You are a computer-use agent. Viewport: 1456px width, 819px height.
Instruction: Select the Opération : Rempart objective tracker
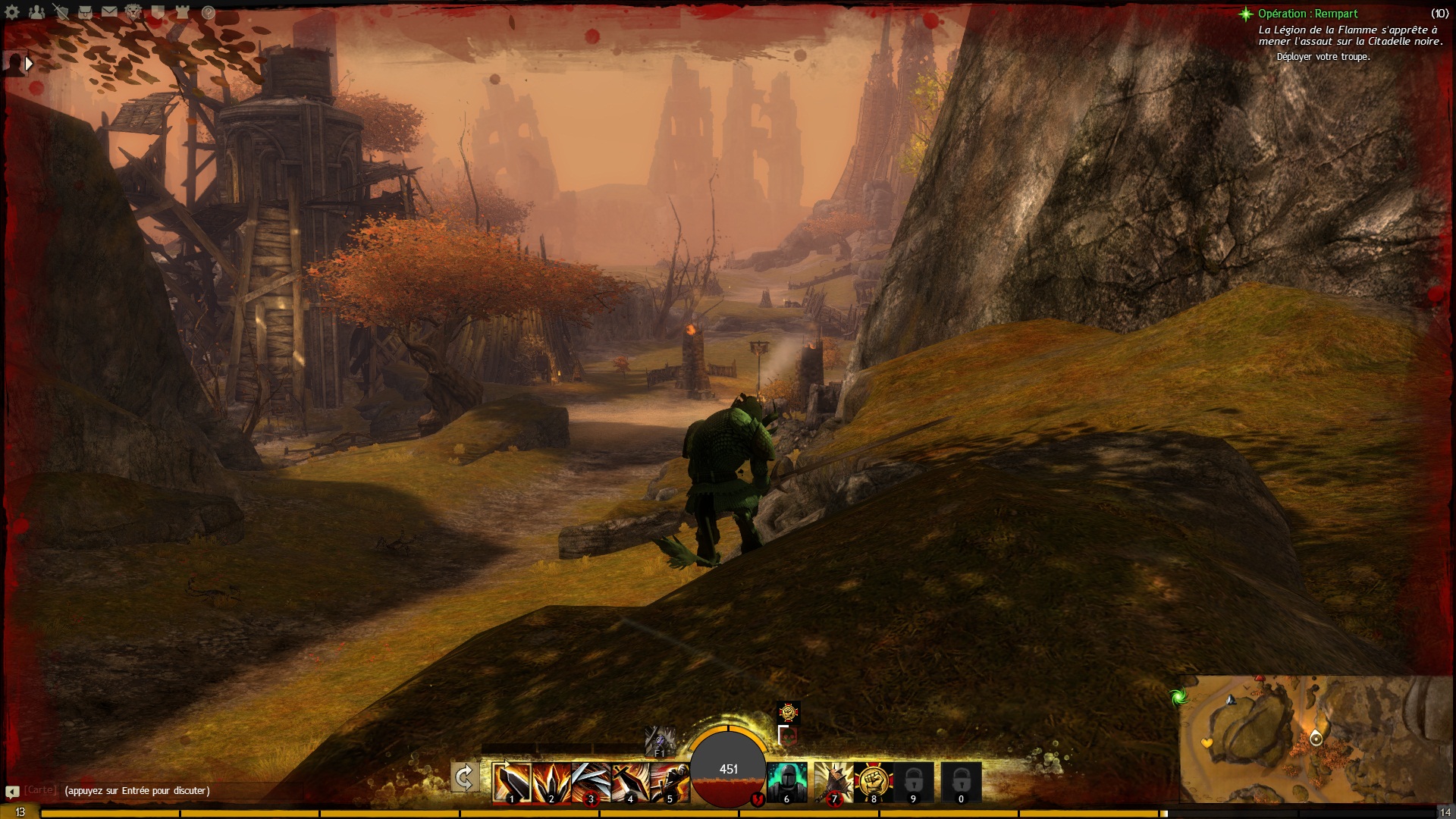pos(1307,14)
